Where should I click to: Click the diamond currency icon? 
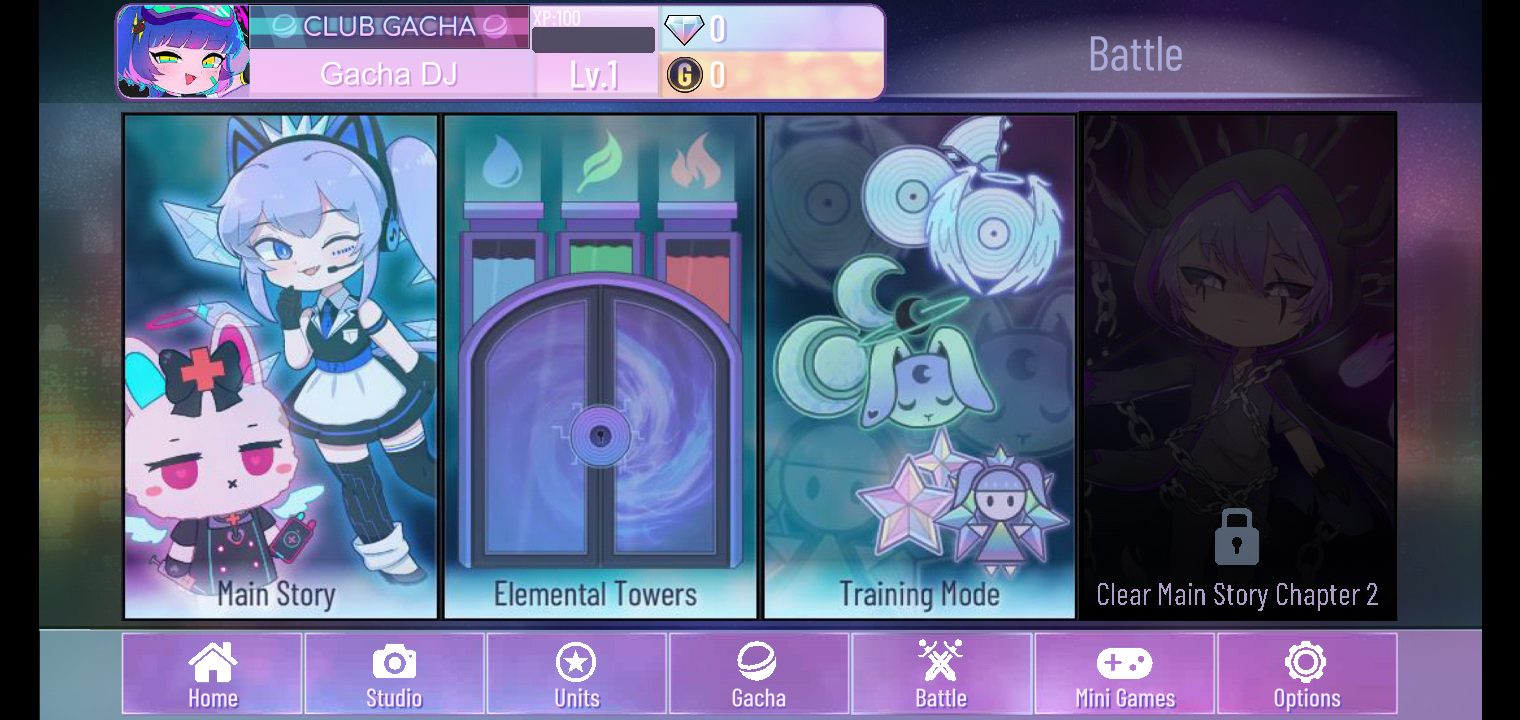tap(685, 29)
